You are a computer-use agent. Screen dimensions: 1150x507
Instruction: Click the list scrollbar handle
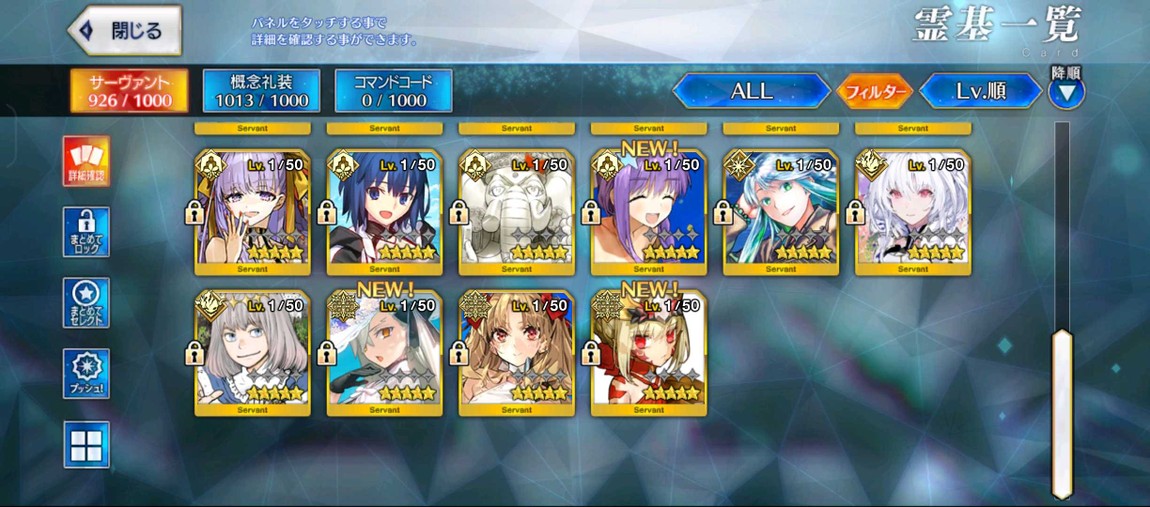(1062, 412)
